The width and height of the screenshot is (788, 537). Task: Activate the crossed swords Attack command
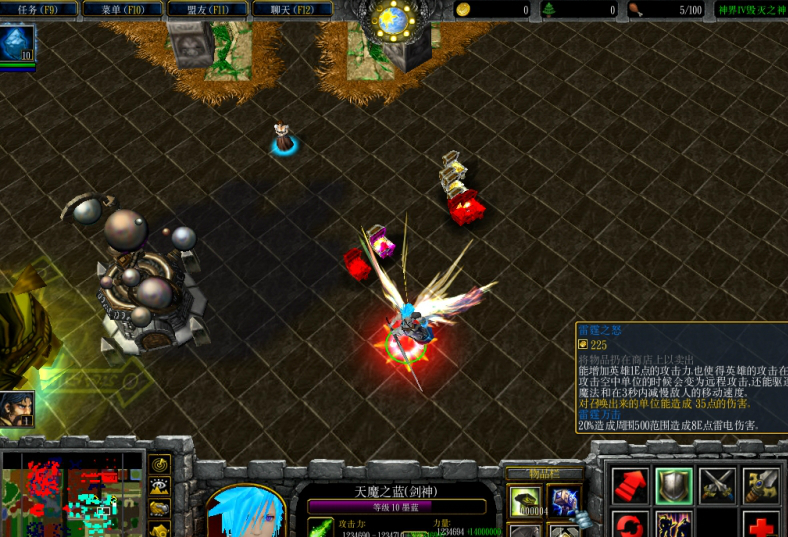click(x=717, y=486)
